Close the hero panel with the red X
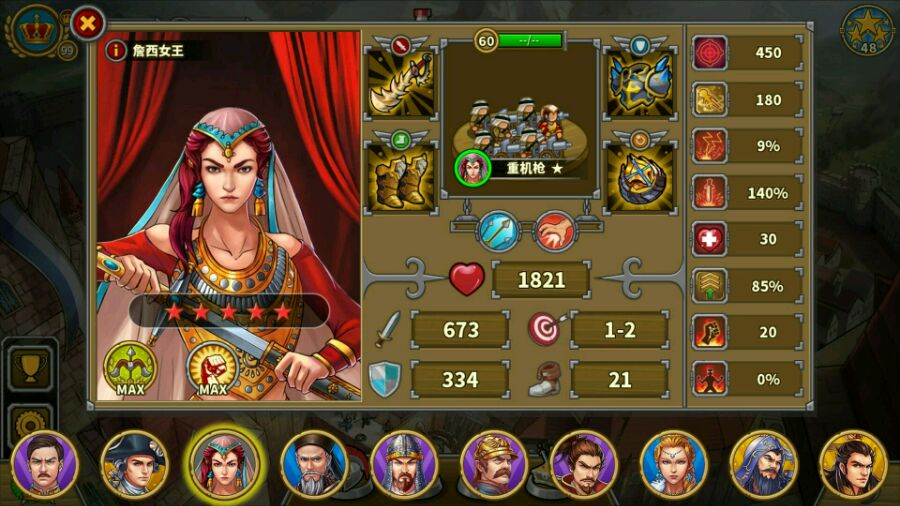 click(88, 22)
